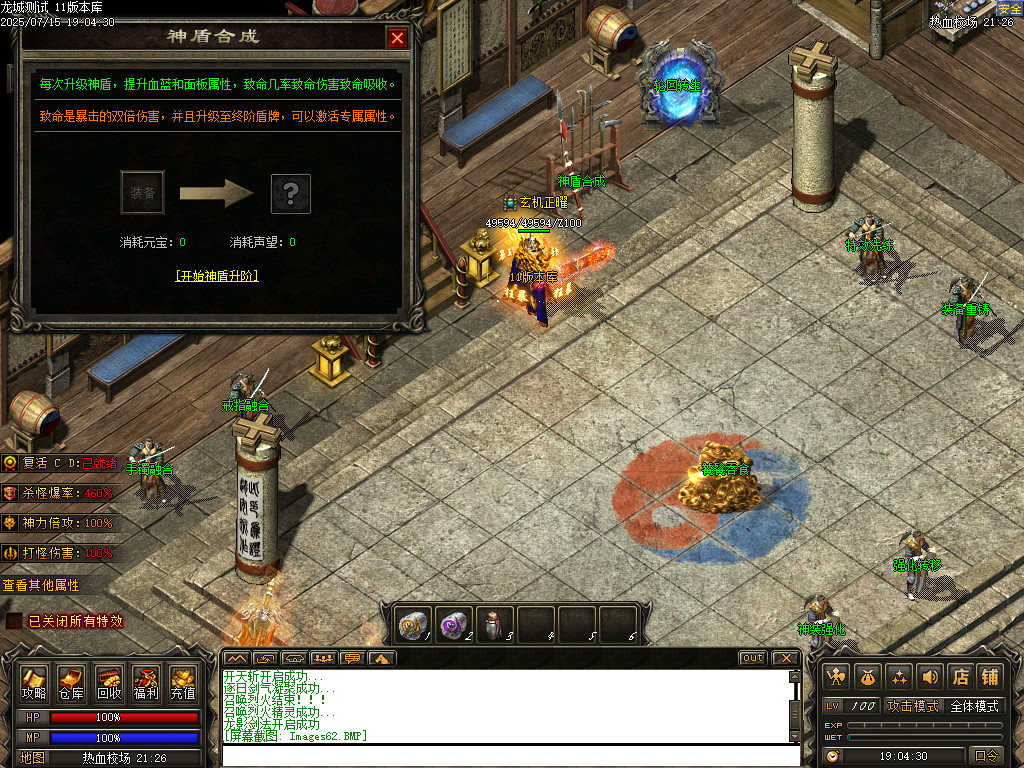Screen dimensions: 1024x768
Task: Click the chat window 'out' button
Action: pyautogui.click(x=753, y=658)
